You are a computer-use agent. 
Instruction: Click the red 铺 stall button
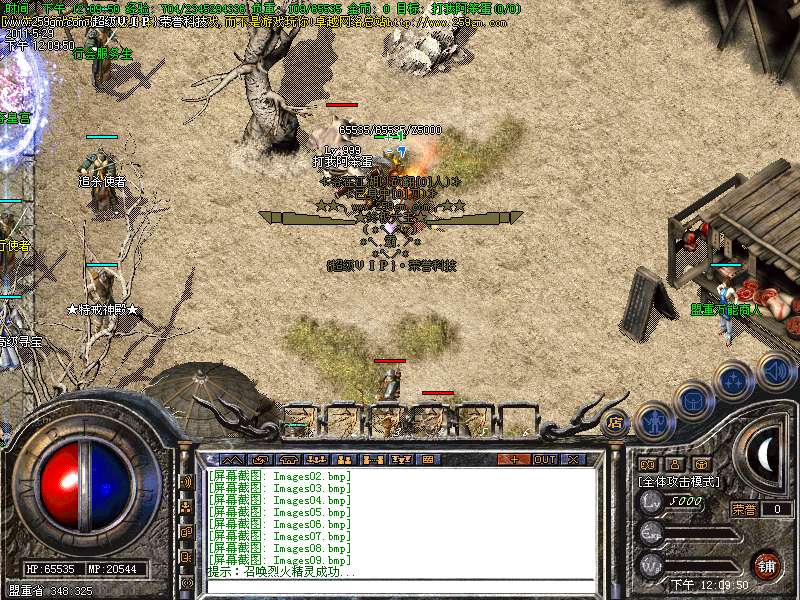point(767,566)
